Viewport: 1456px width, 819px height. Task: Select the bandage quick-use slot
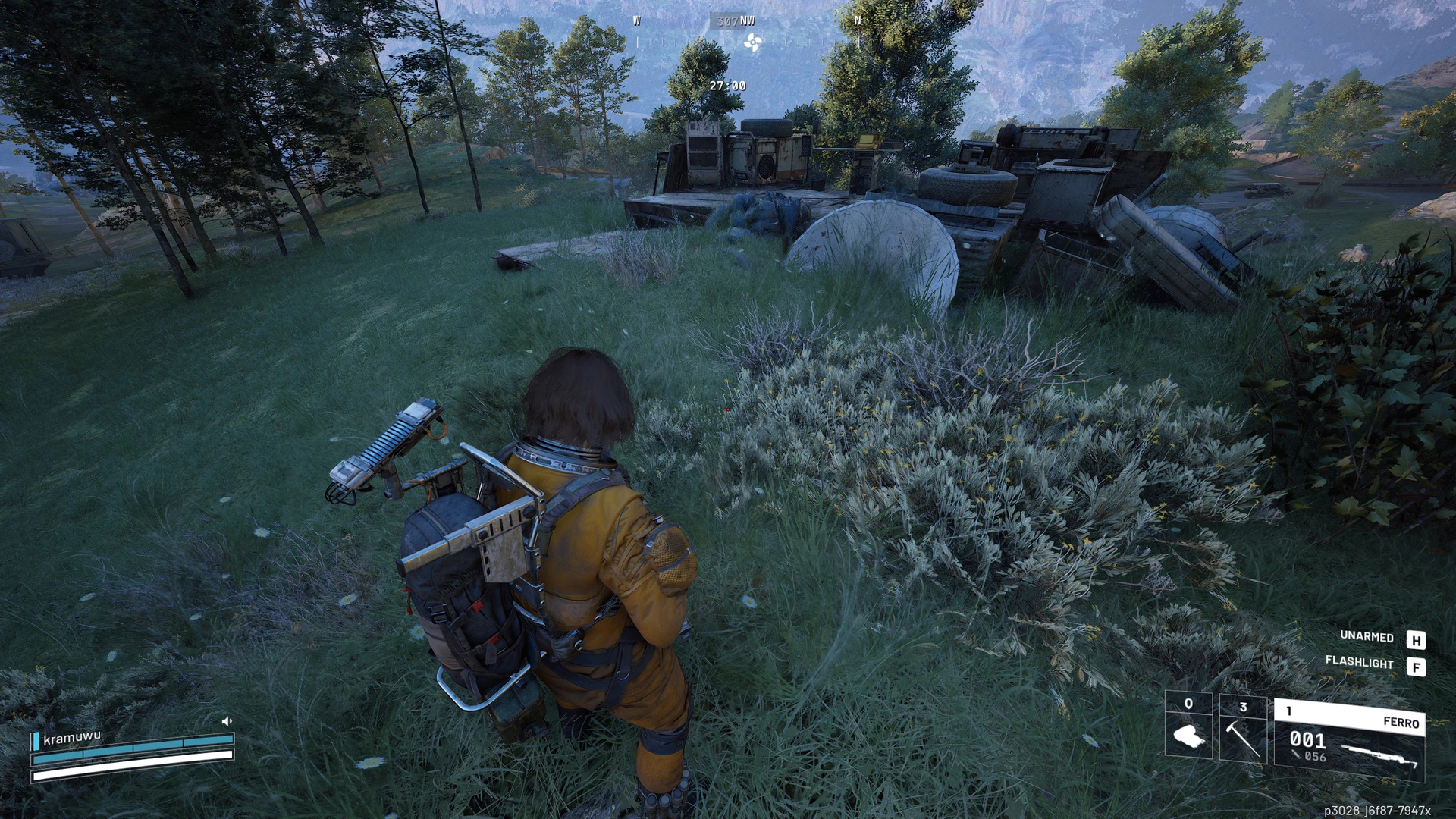tap(1188, 726)
